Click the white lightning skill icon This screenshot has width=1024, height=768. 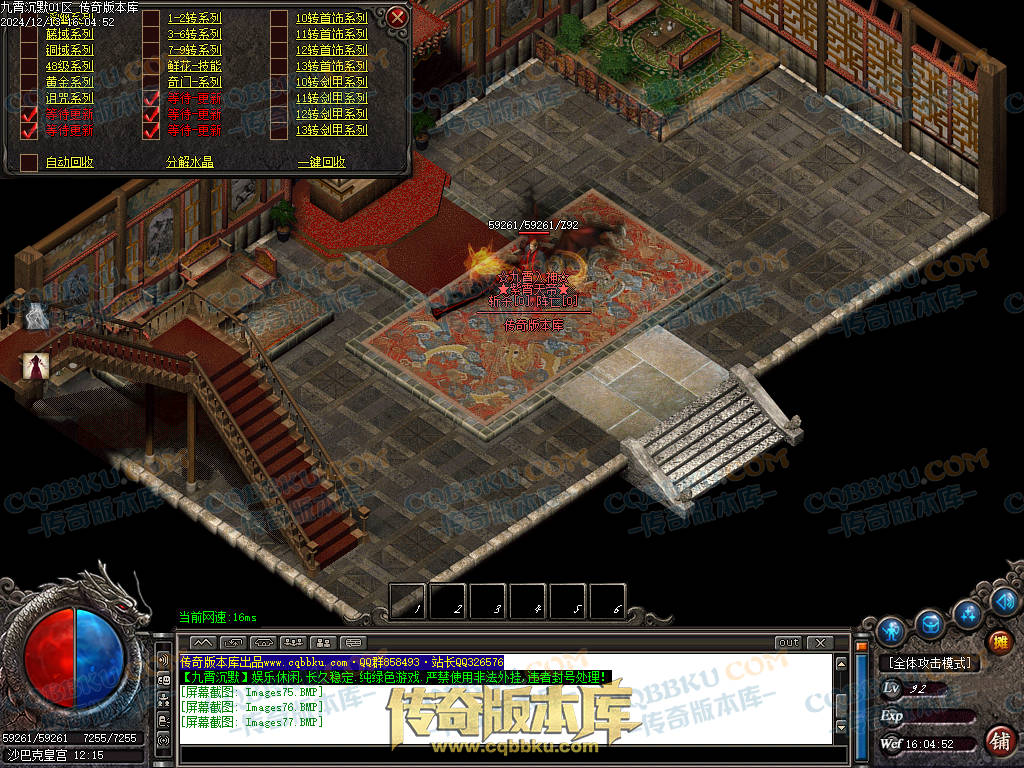point(37,316)
